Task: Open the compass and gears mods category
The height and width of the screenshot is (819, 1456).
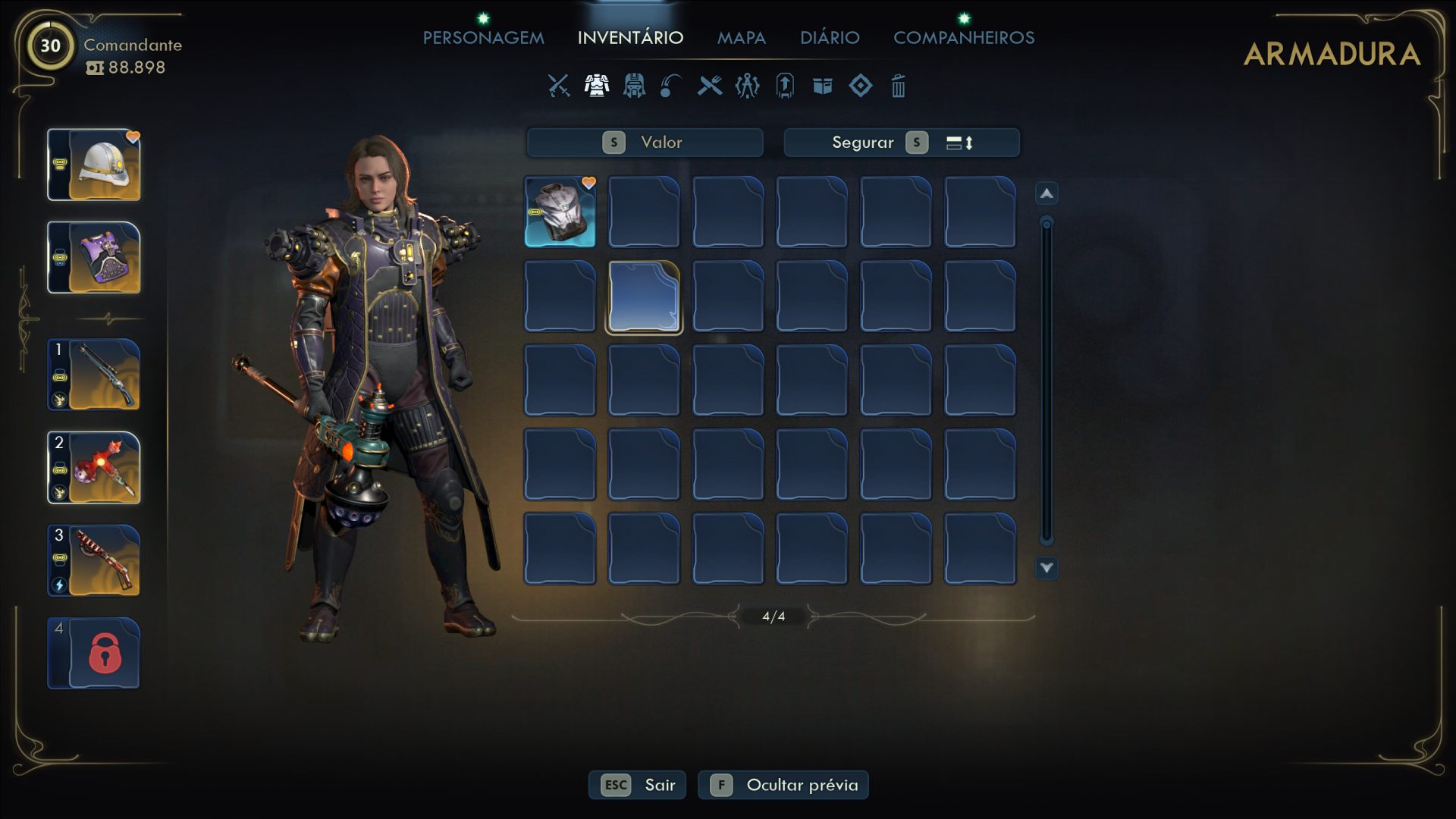Action: 747,86
